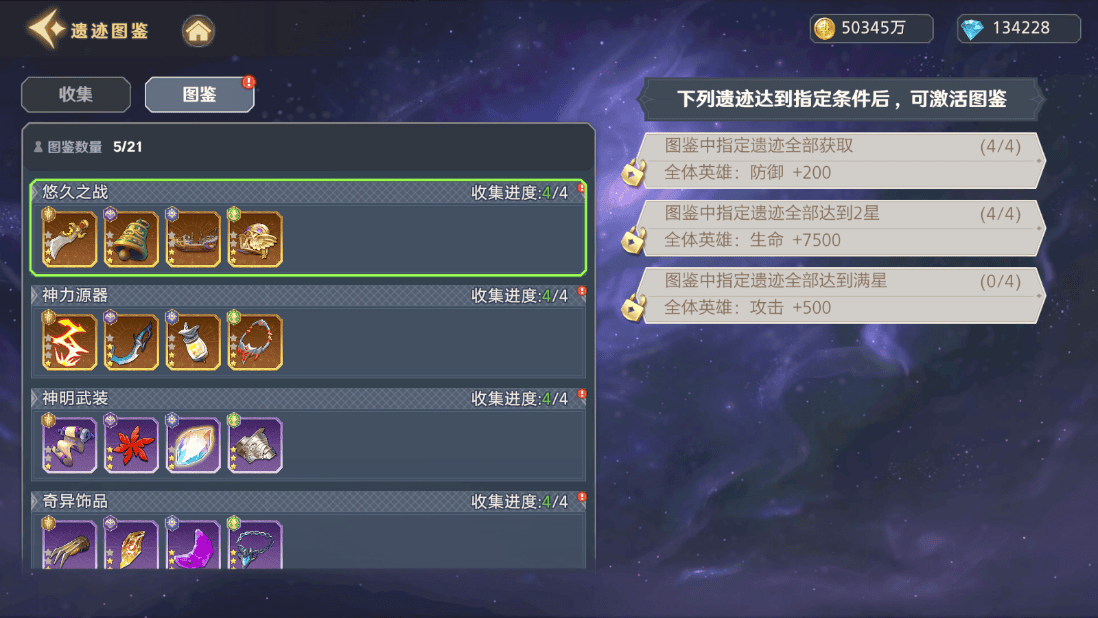Click the purple crescent moon relic
The image size is (1098, 618).
click(x=193, y=545)
